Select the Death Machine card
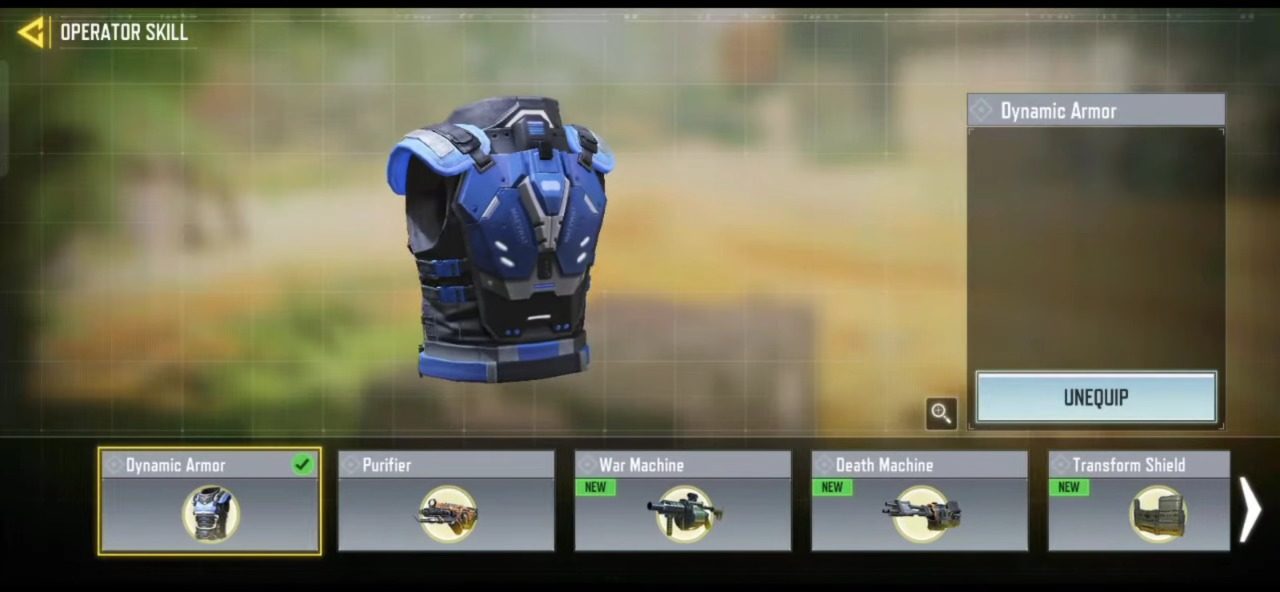 click(919, 501)
